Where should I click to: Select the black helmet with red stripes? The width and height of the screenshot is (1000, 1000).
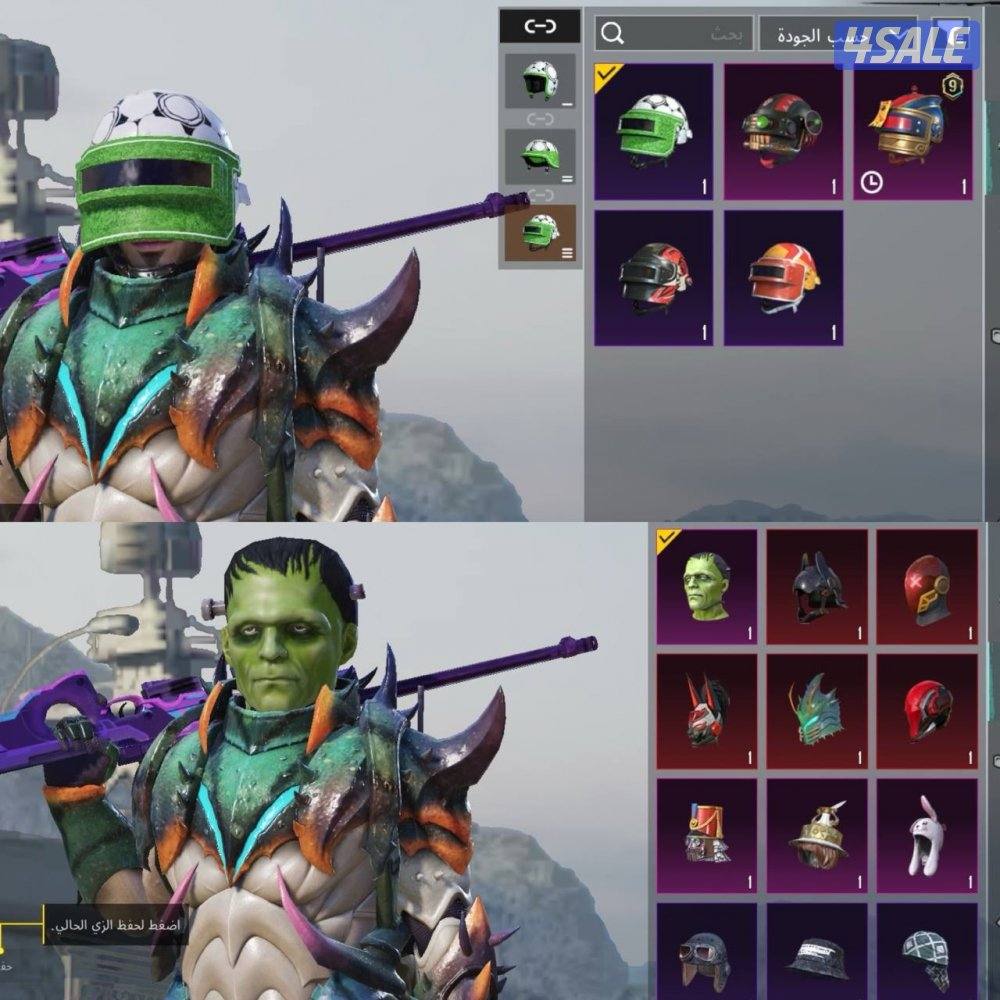[x=653, y=277]
